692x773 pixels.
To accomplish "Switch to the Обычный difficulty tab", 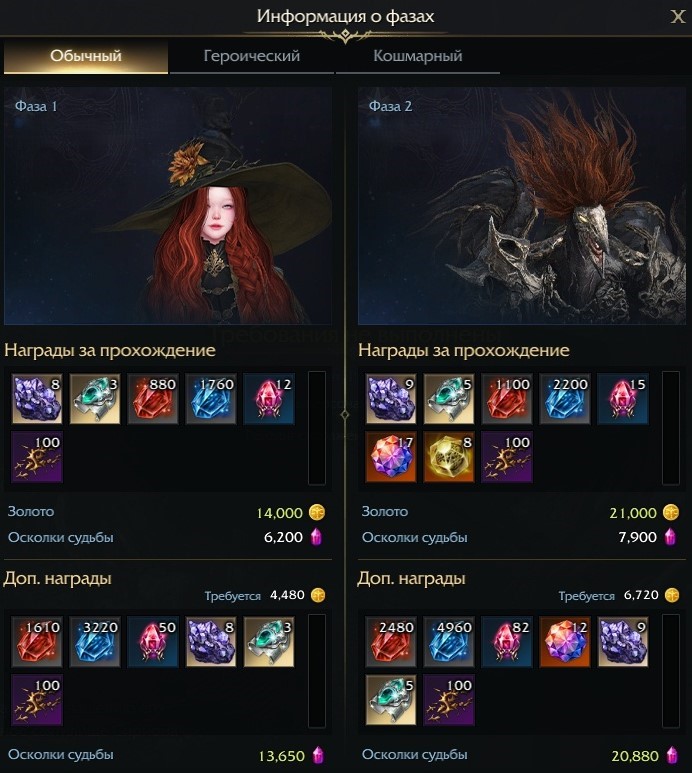I will [x=86, y=56].
